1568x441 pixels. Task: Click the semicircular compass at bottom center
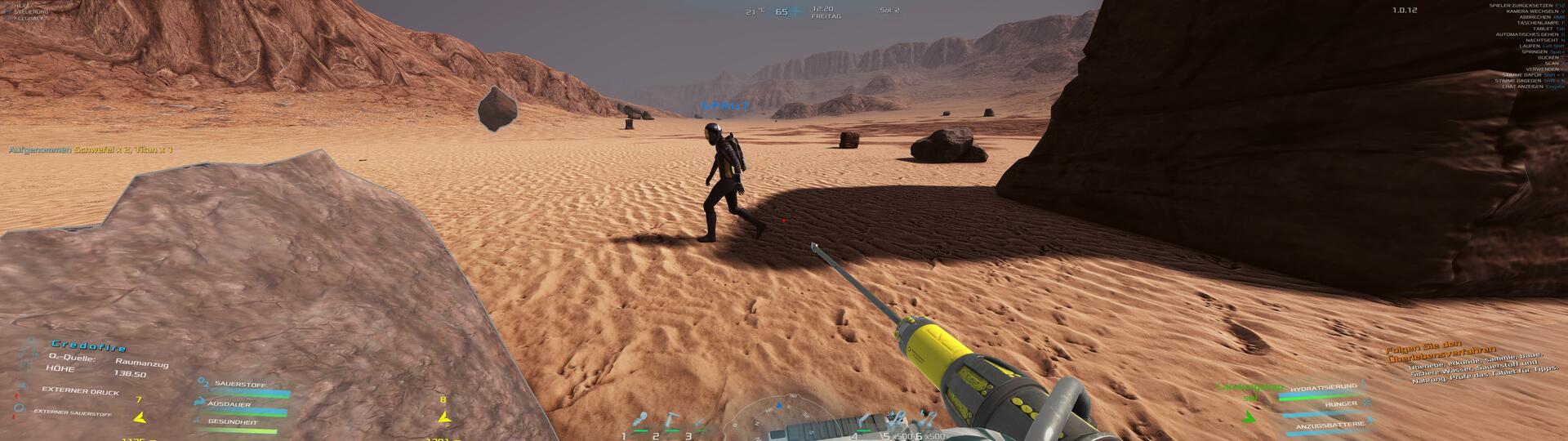[782, 414]
